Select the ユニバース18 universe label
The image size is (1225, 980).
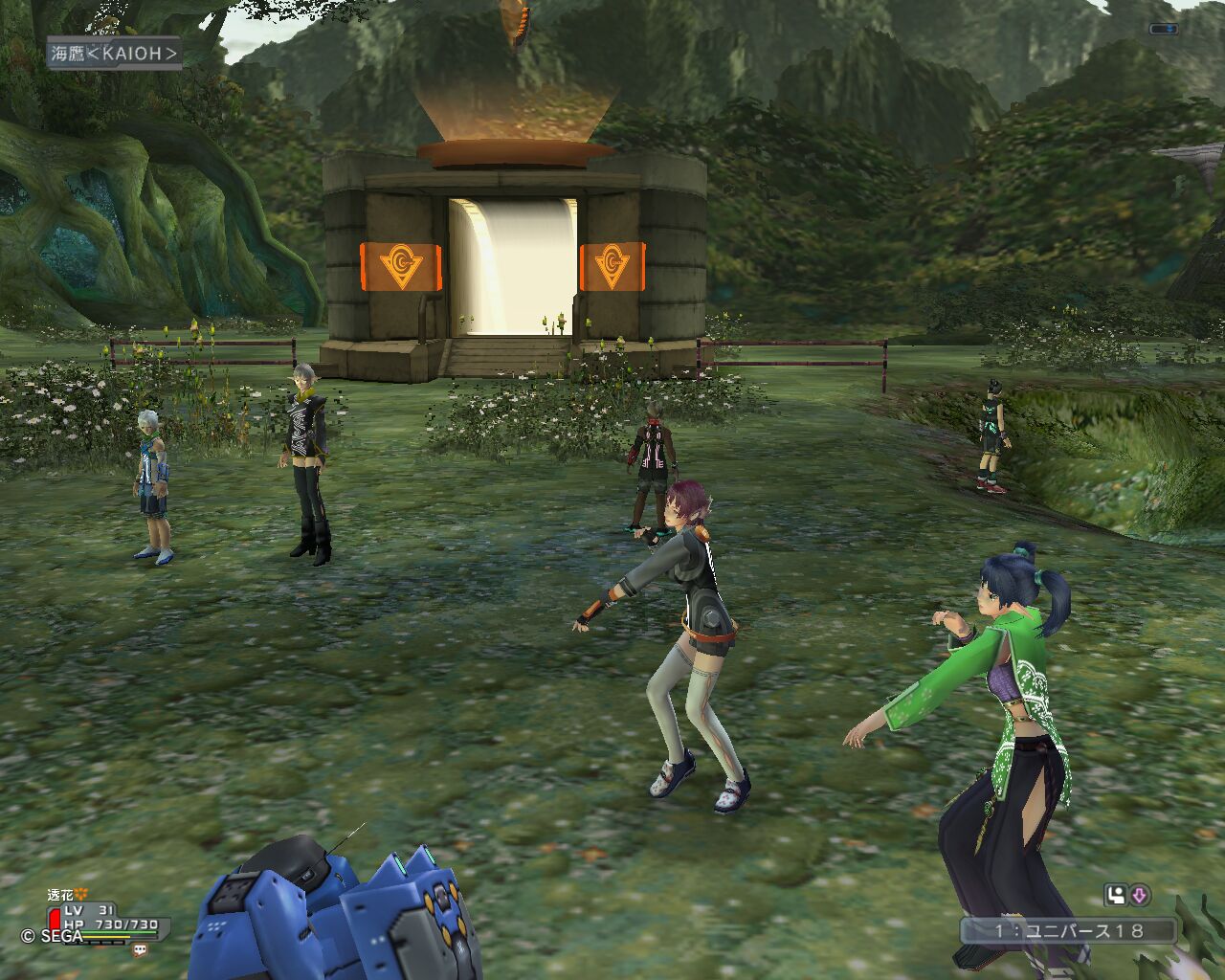[x=1068, y=930]
